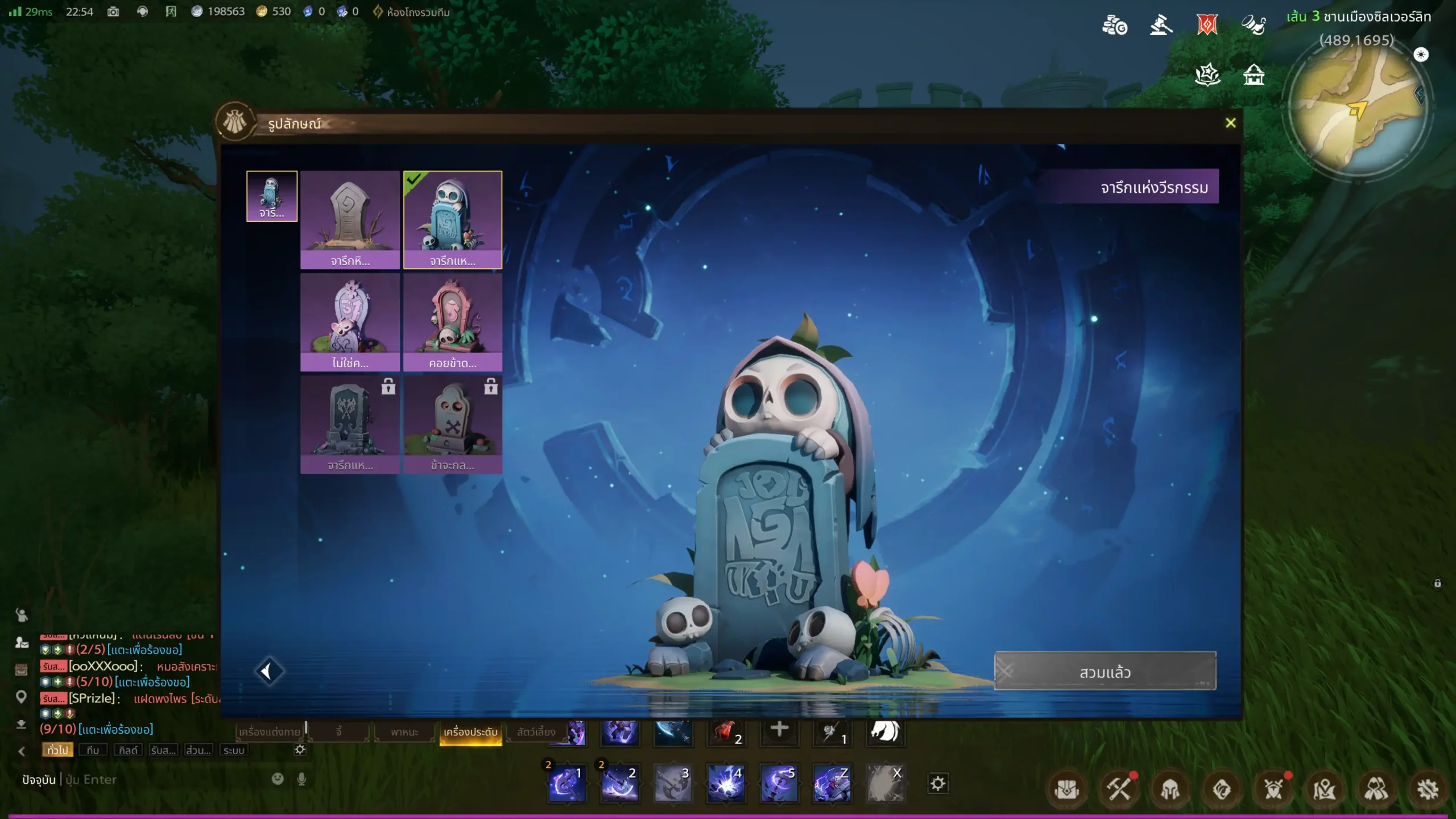The image size is (1456, 819).
Task: Open the พาหนะ mount tab
Action: (404, 731)
